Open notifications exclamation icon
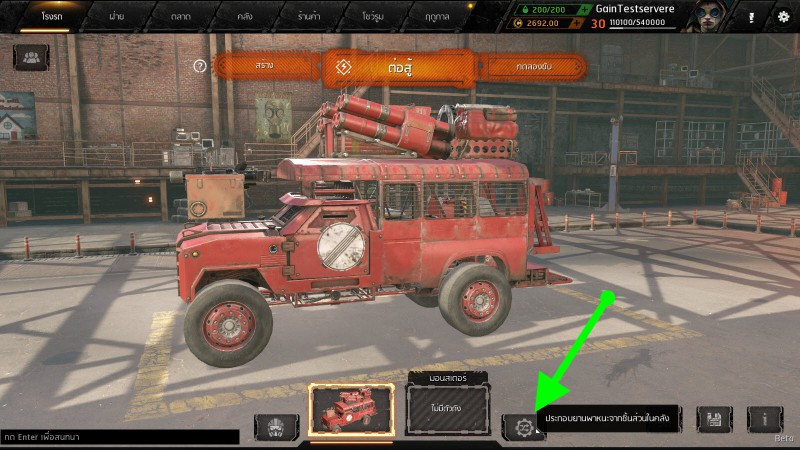 click(750, 17)
